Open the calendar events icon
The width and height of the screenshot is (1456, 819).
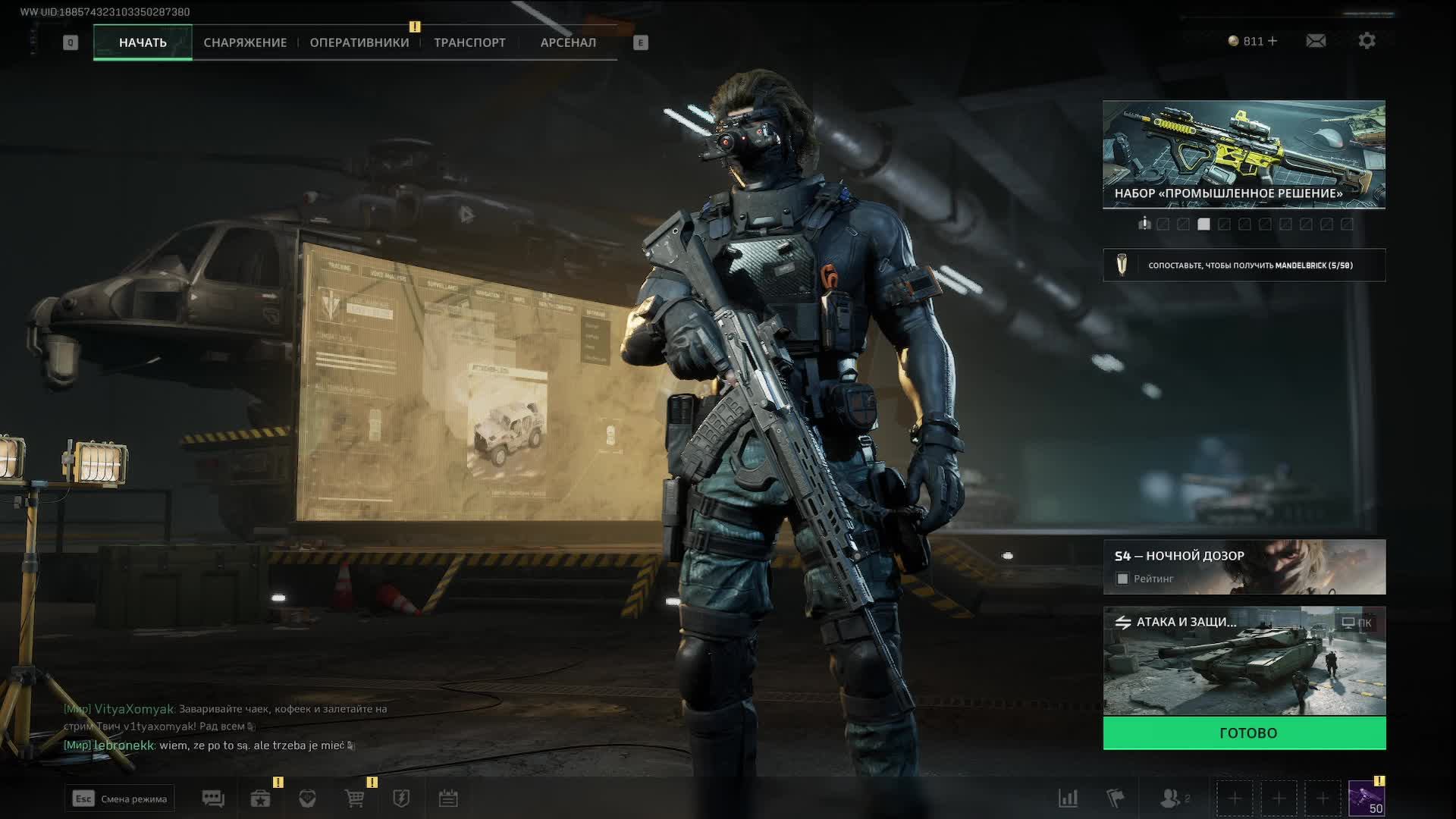448,799
